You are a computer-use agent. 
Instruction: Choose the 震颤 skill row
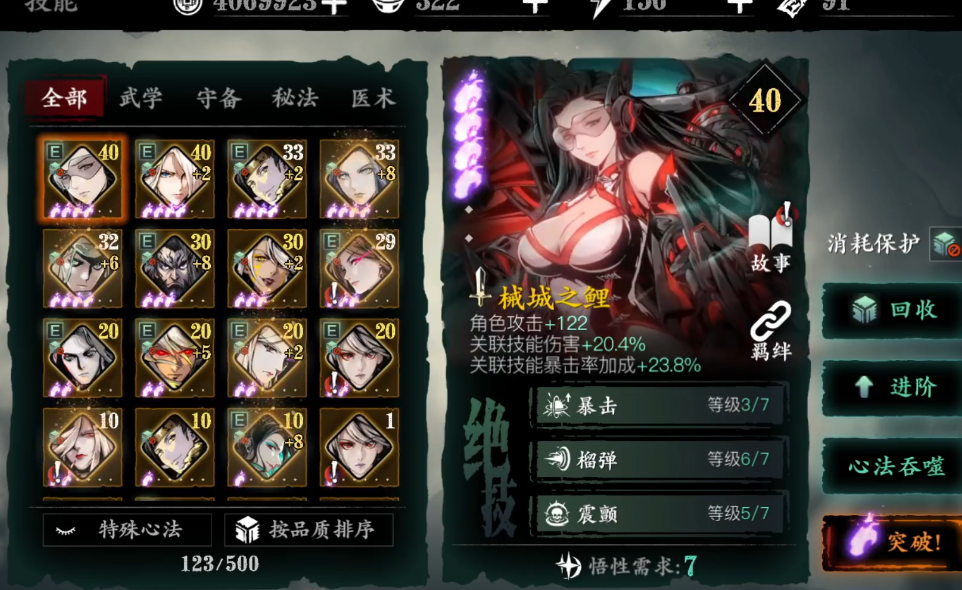pos(658,514)
